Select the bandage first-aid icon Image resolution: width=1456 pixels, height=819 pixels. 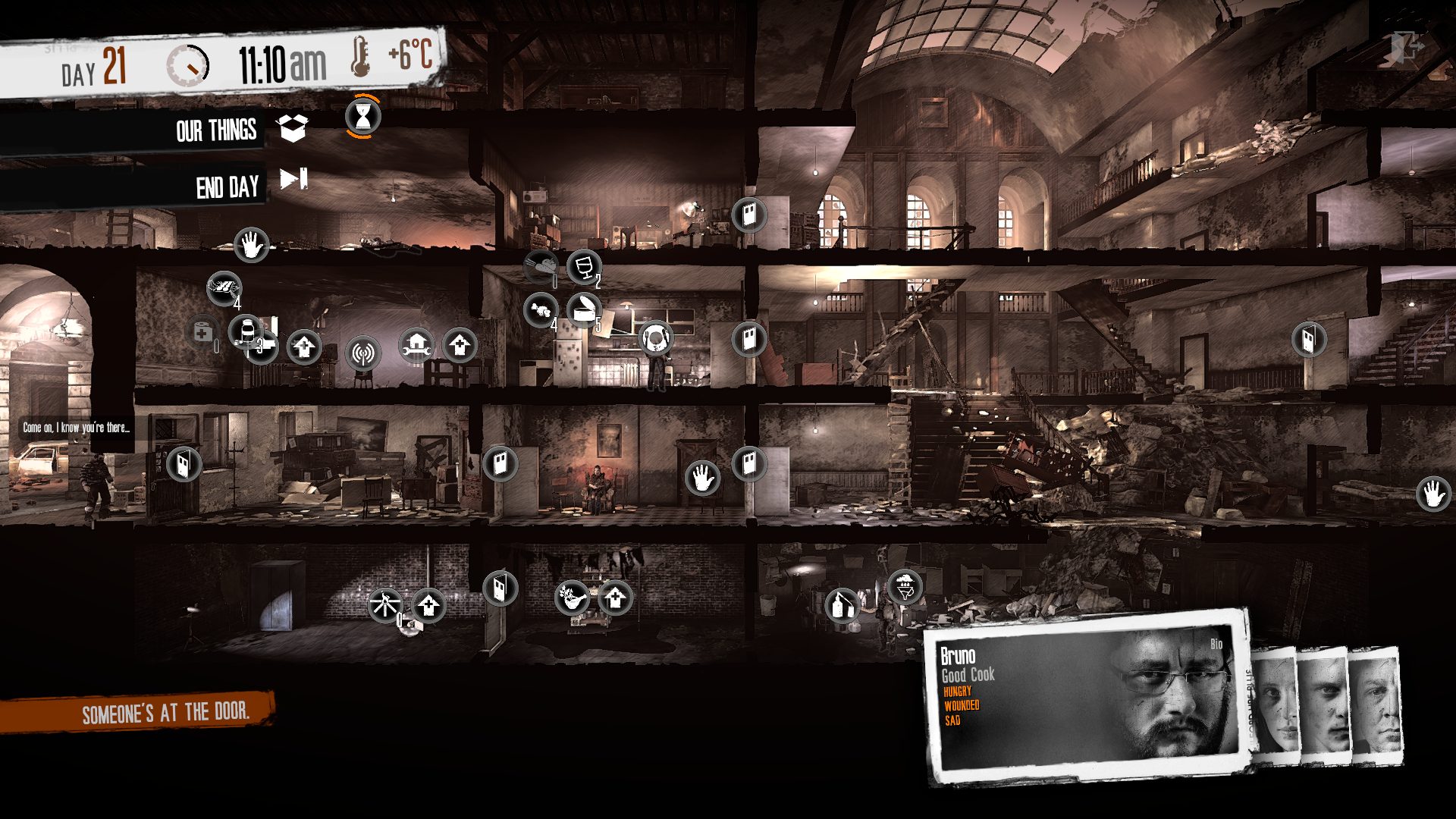pos(202,332)
